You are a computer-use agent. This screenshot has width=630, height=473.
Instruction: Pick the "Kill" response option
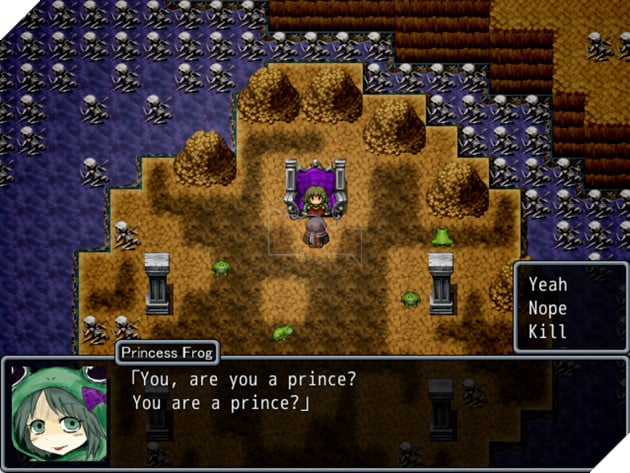point(547,331)
